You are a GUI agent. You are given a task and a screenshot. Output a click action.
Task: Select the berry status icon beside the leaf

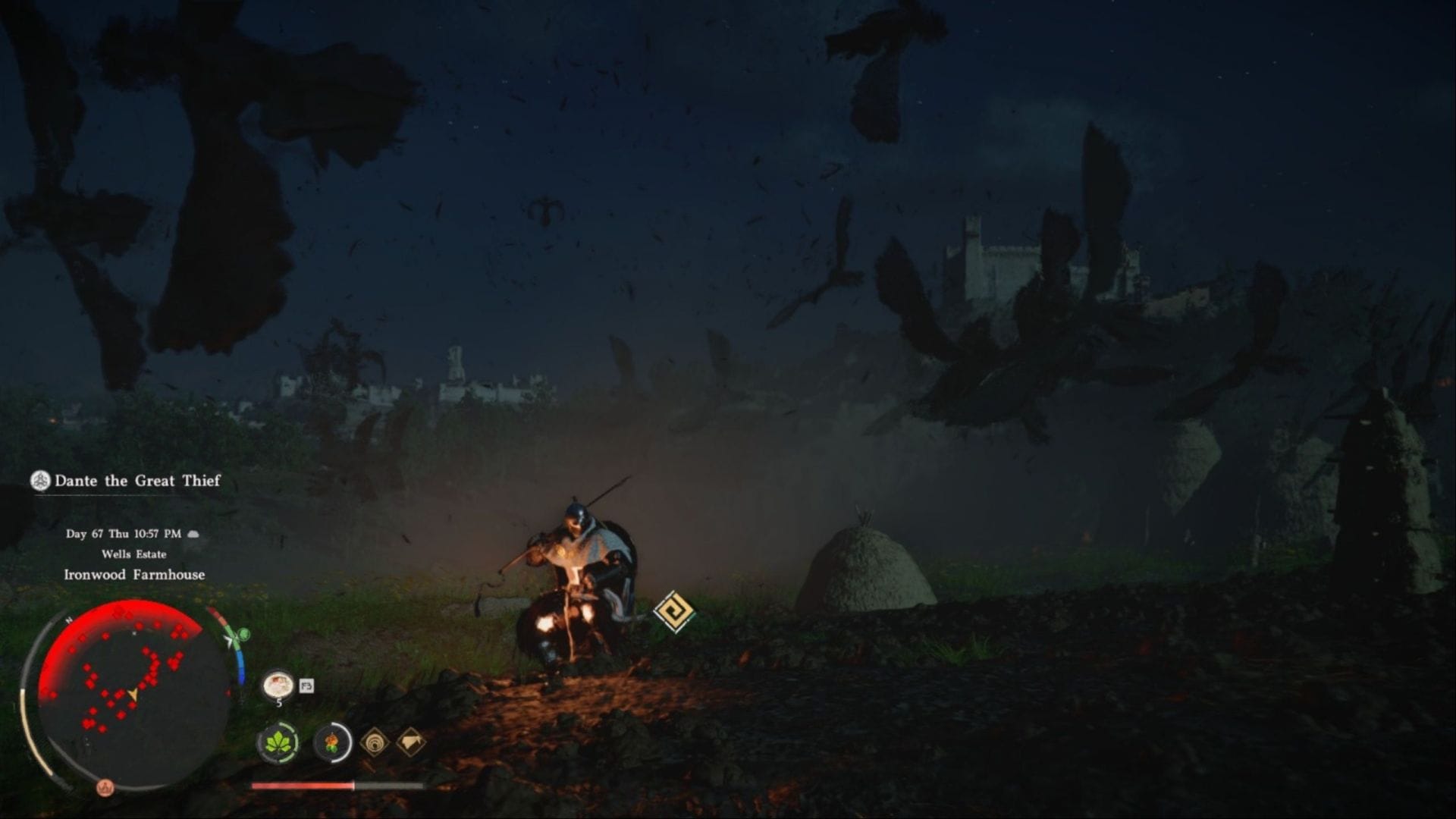point(334,743)
